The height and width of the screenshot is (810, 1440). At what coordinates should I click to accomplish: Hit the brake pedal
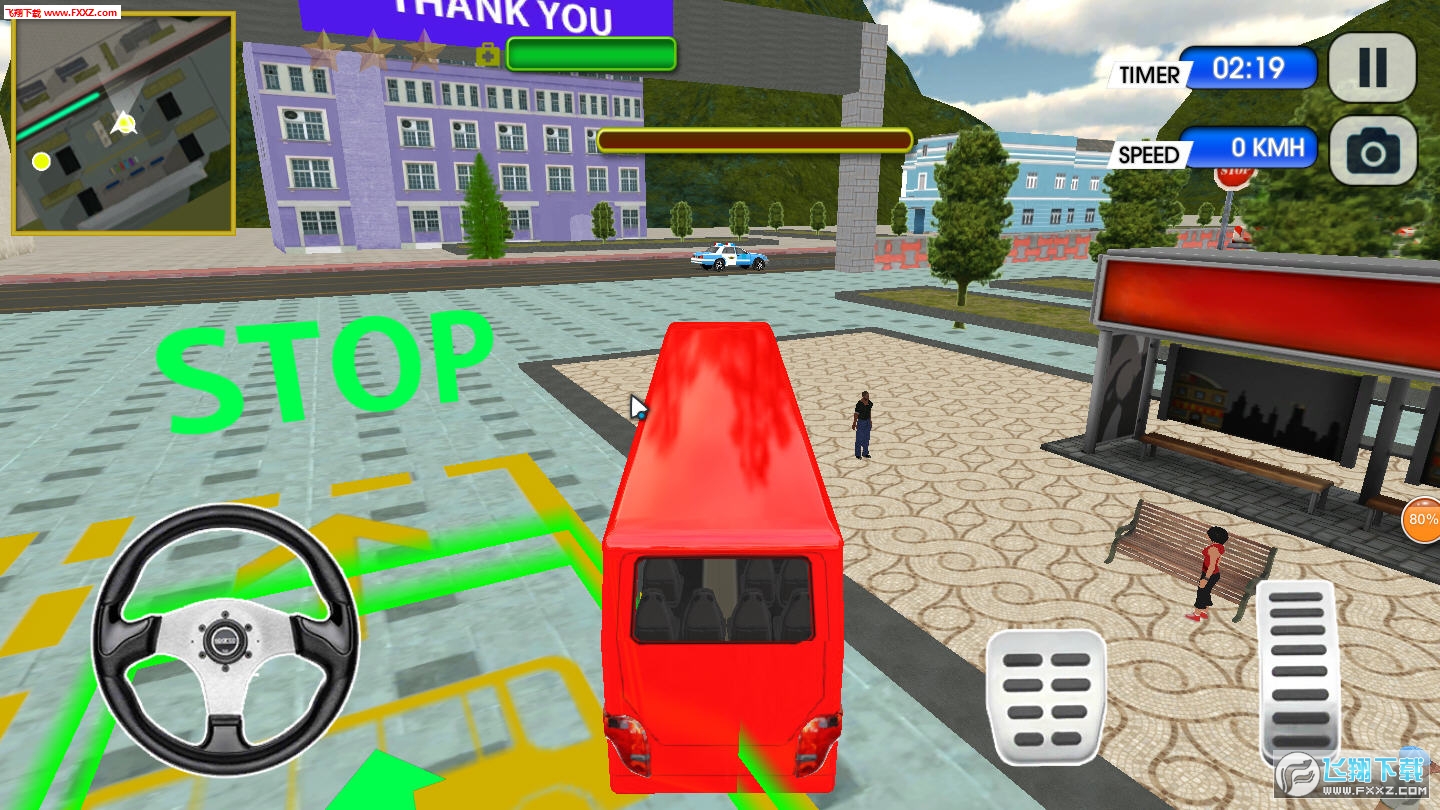pos(1046,698)
